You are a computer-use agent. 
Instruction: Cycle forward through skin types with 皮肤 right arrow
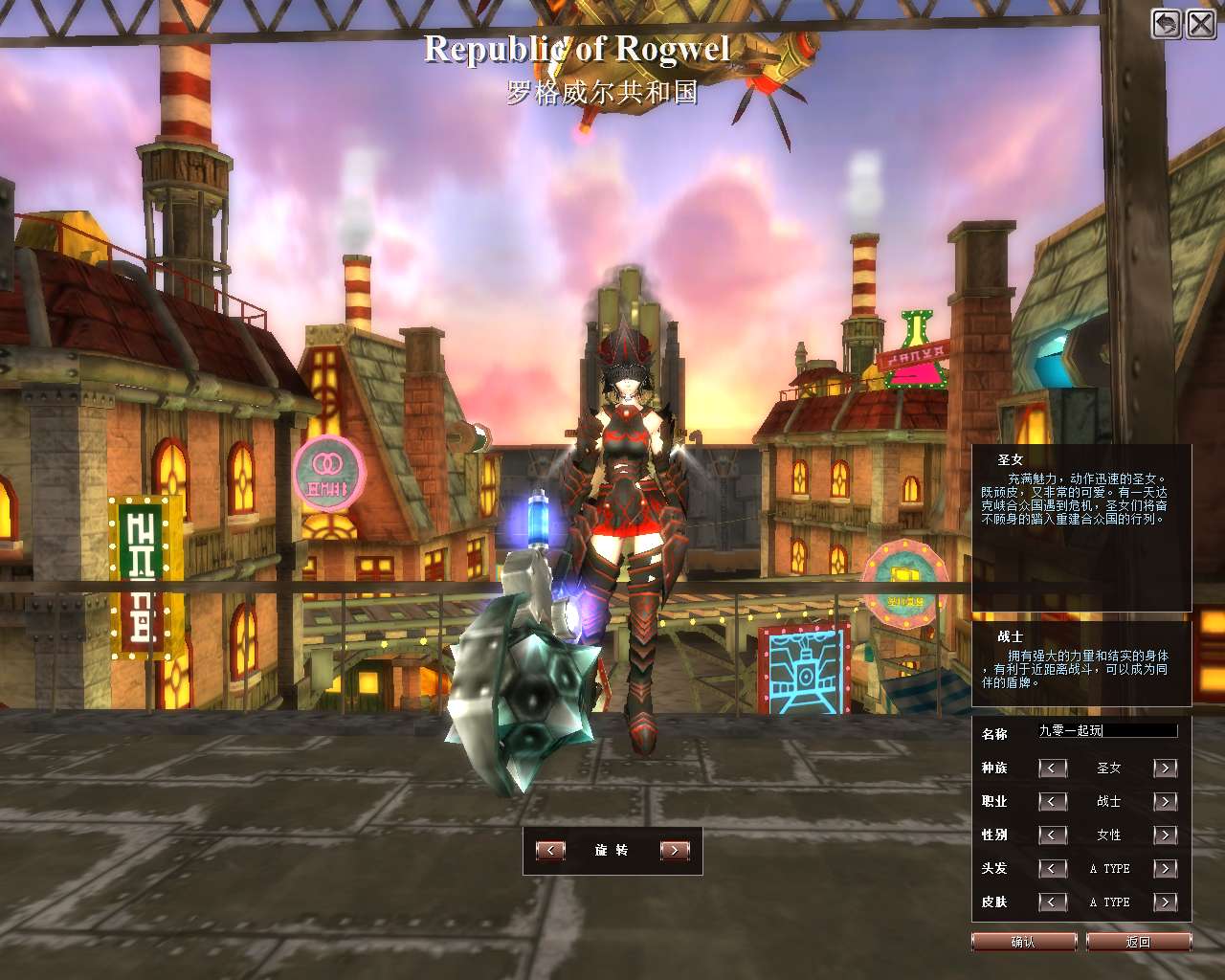[1165, 902]
